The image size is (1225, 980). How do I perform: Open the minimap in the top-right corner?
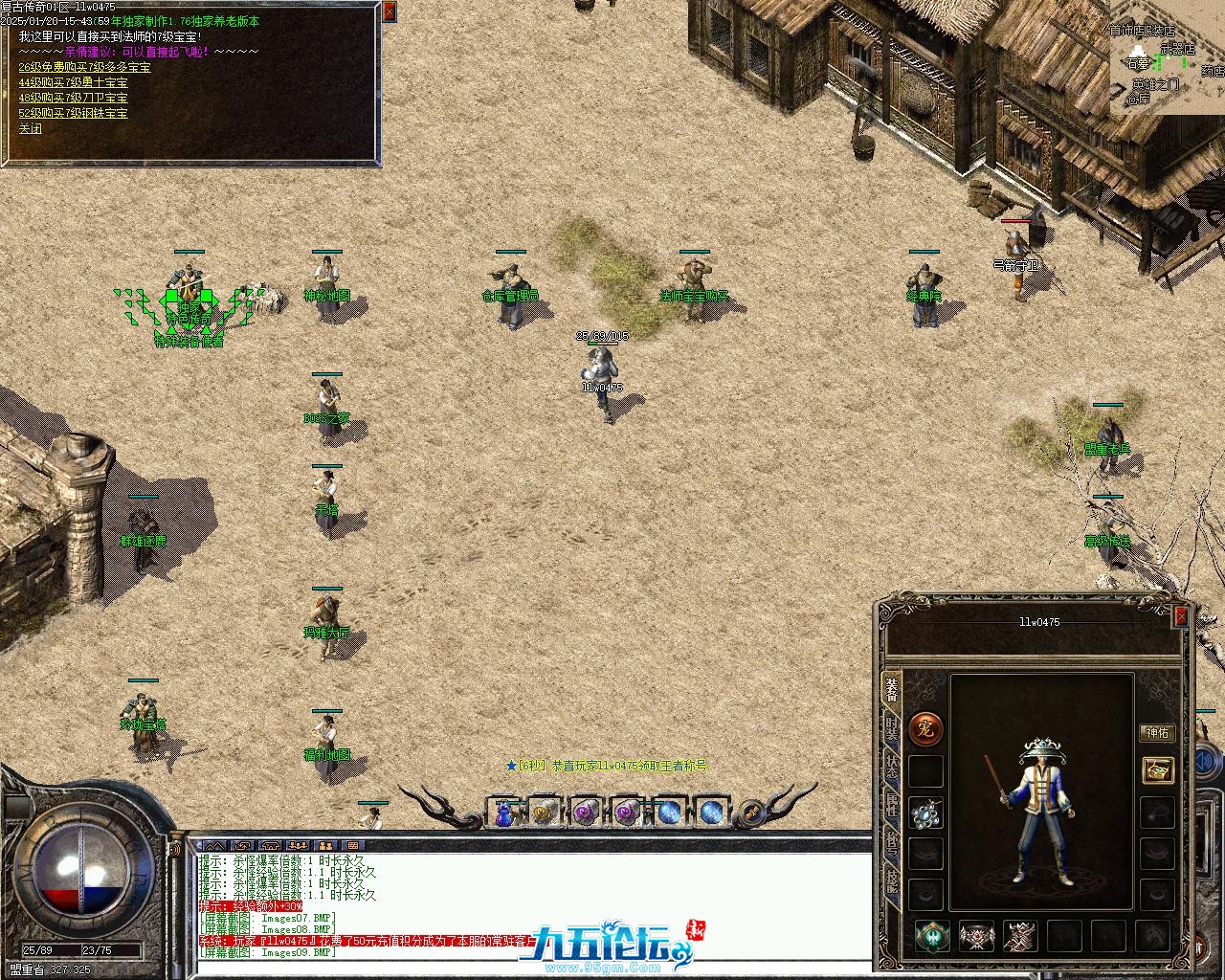pyautogui.click(x=1167, y=57)
